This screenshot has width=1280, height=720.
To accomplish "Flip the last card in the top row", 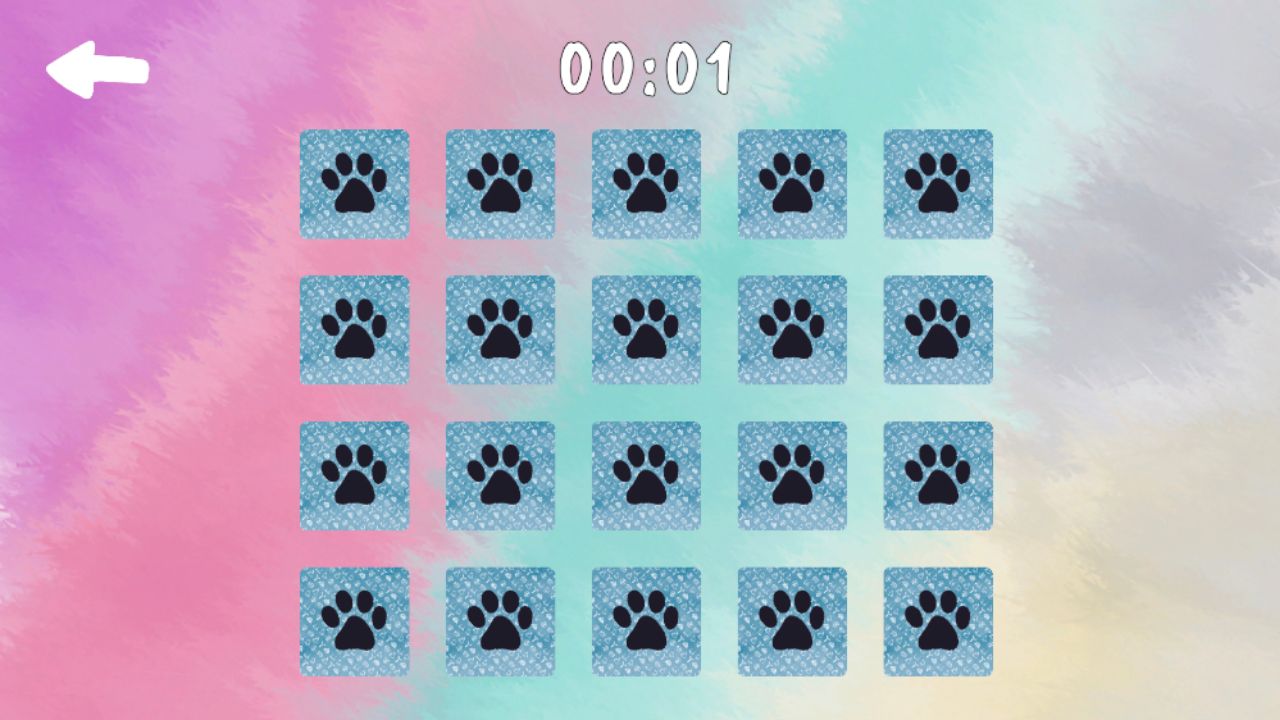I will 937,185.
